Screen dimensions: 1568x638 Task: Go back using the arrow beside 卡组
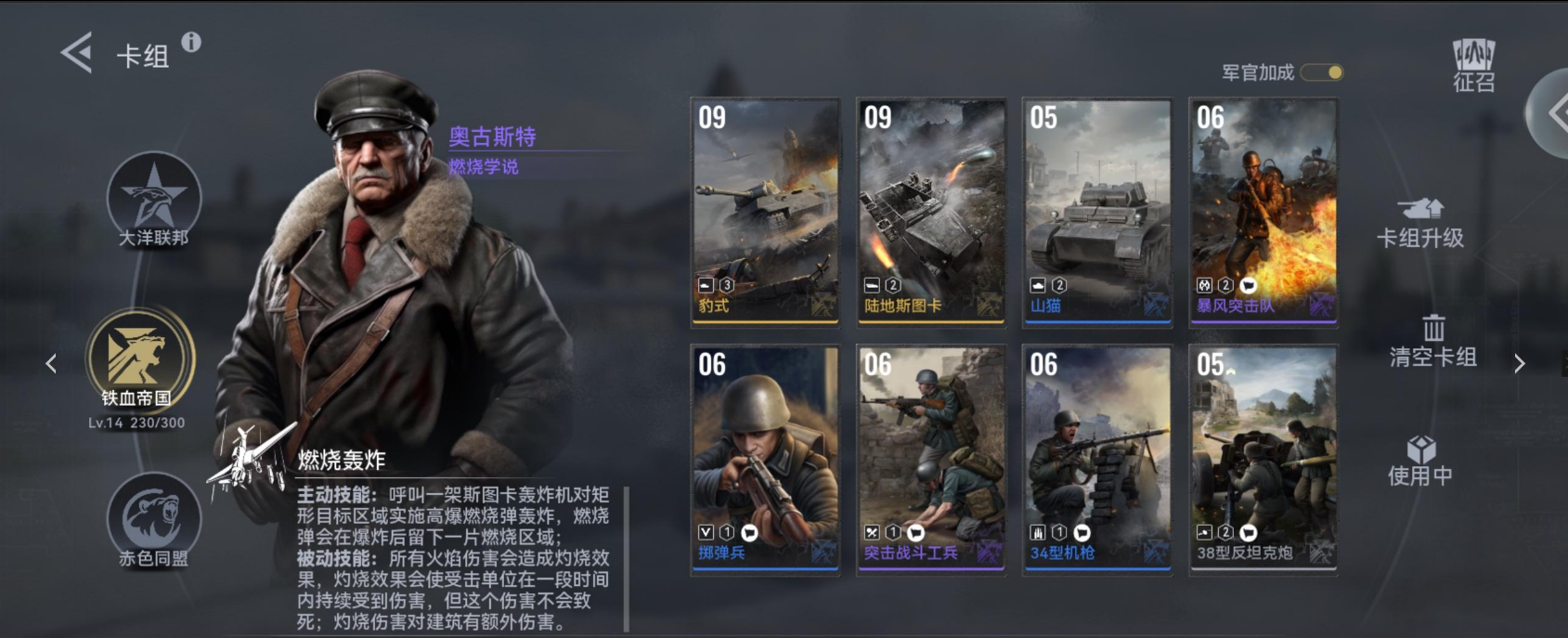[x=77, y=53]
